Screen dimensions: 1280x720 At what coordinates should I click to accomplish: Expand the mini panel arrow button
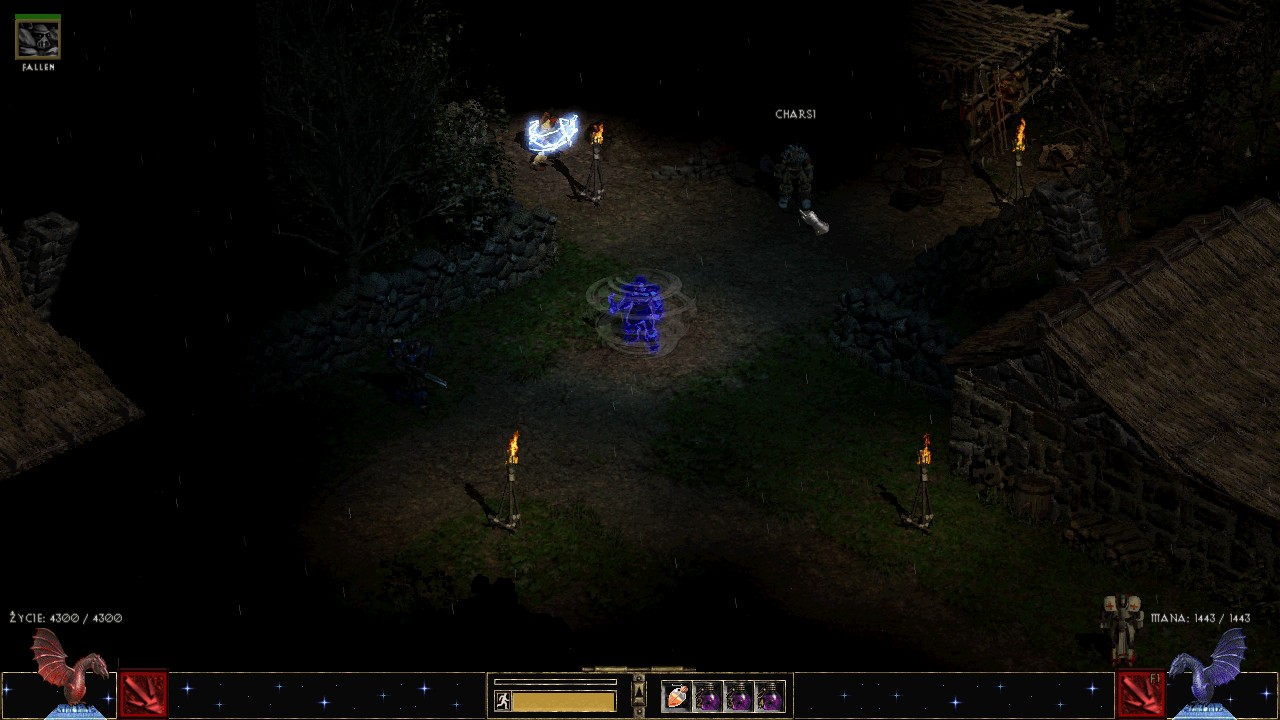coord(639,694)
